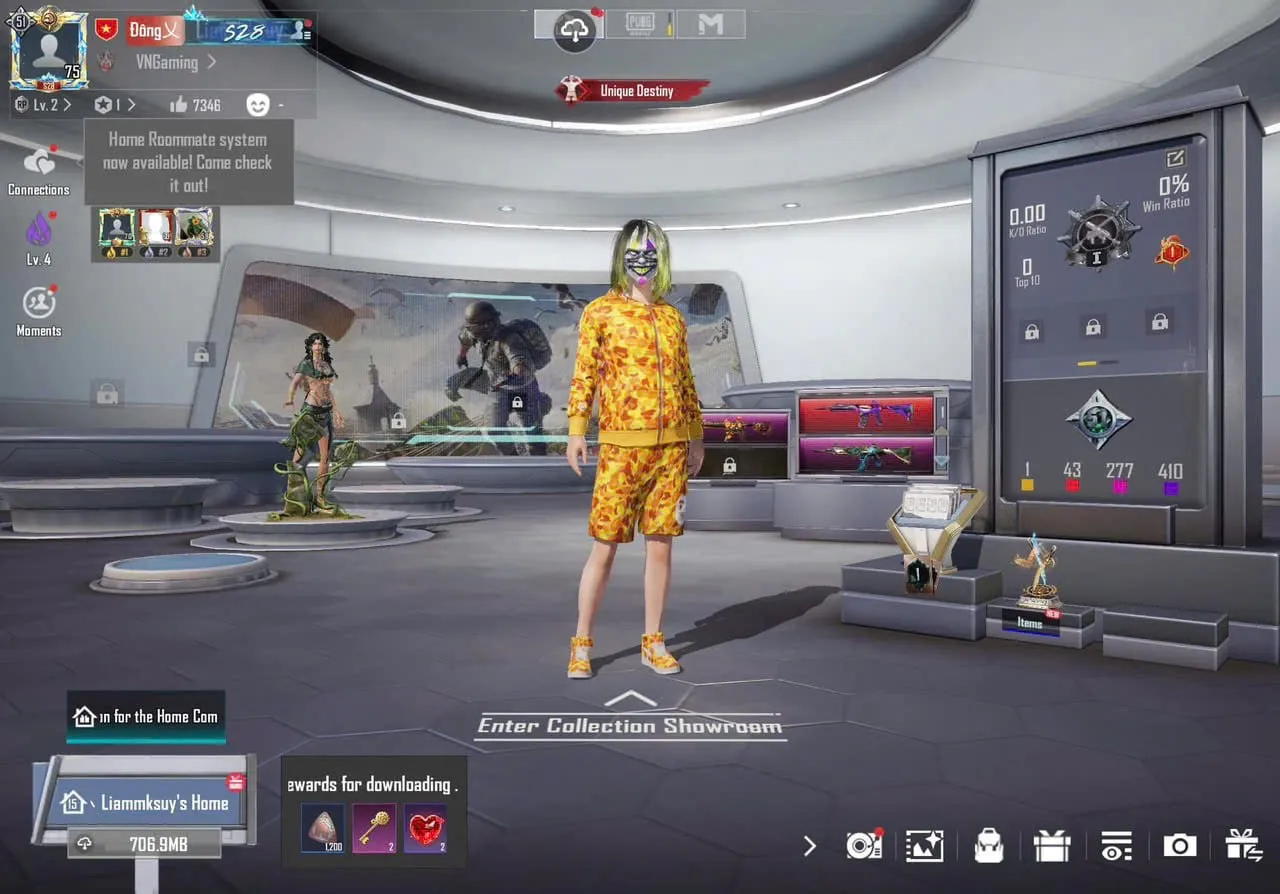Edit the stats panel with pencil icon
This screenshot has height=894, width=1280.
[1175, 157]
